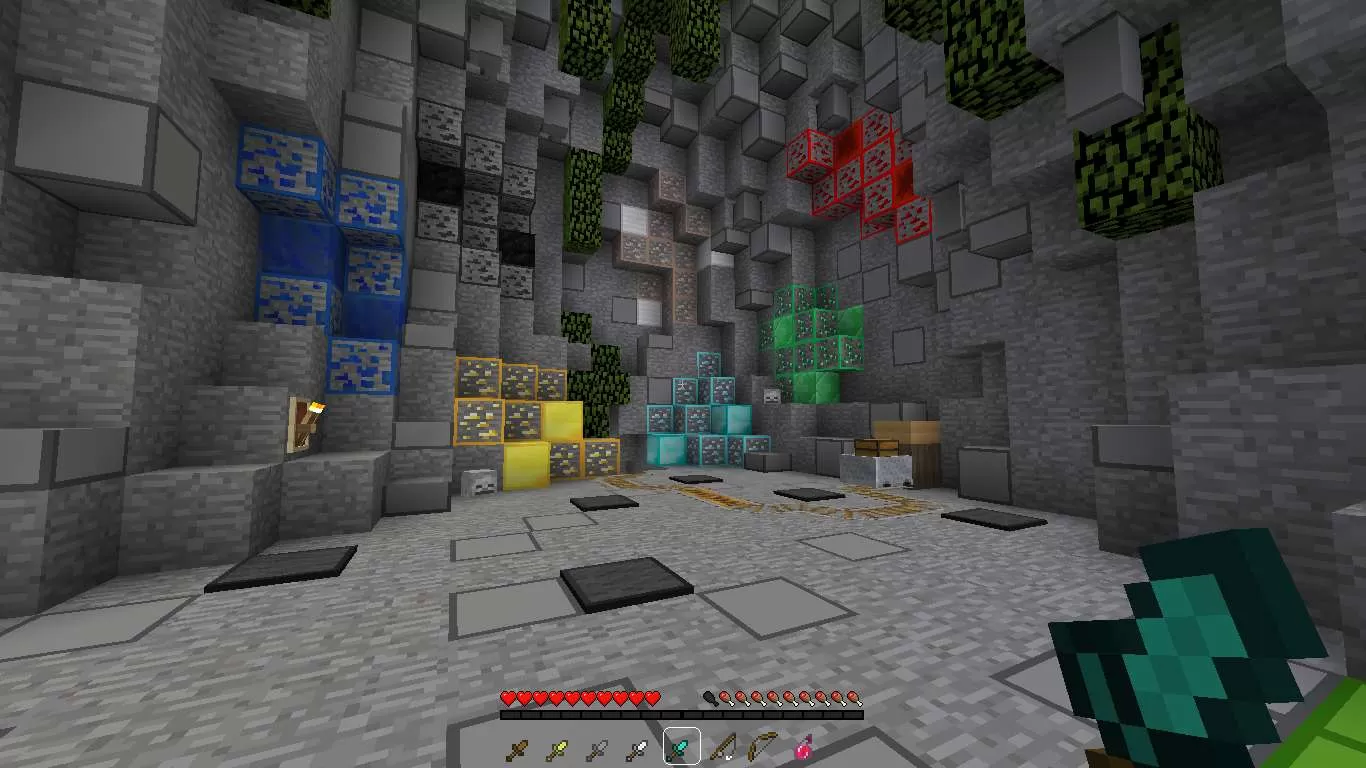Select the diamond sword in the hotbar
Image resolution: width=1366 pixels, height=768 pixels.
click(680, 748)
